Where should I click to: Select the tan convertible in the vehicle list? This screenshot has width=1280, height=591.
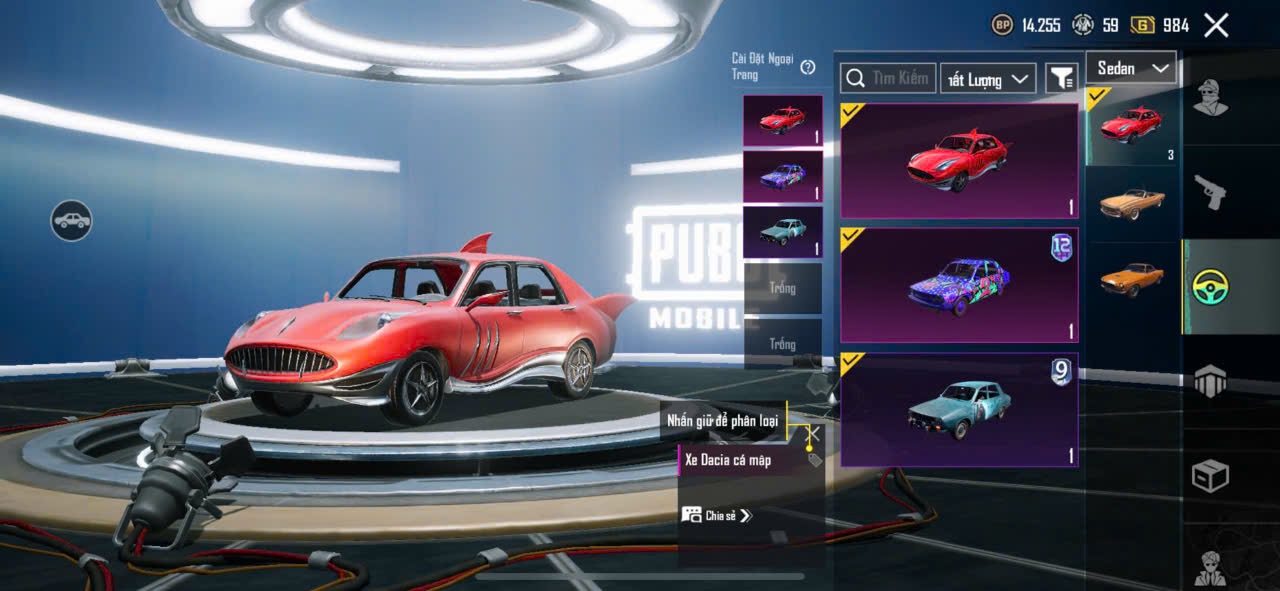[x=1132, y=203]
